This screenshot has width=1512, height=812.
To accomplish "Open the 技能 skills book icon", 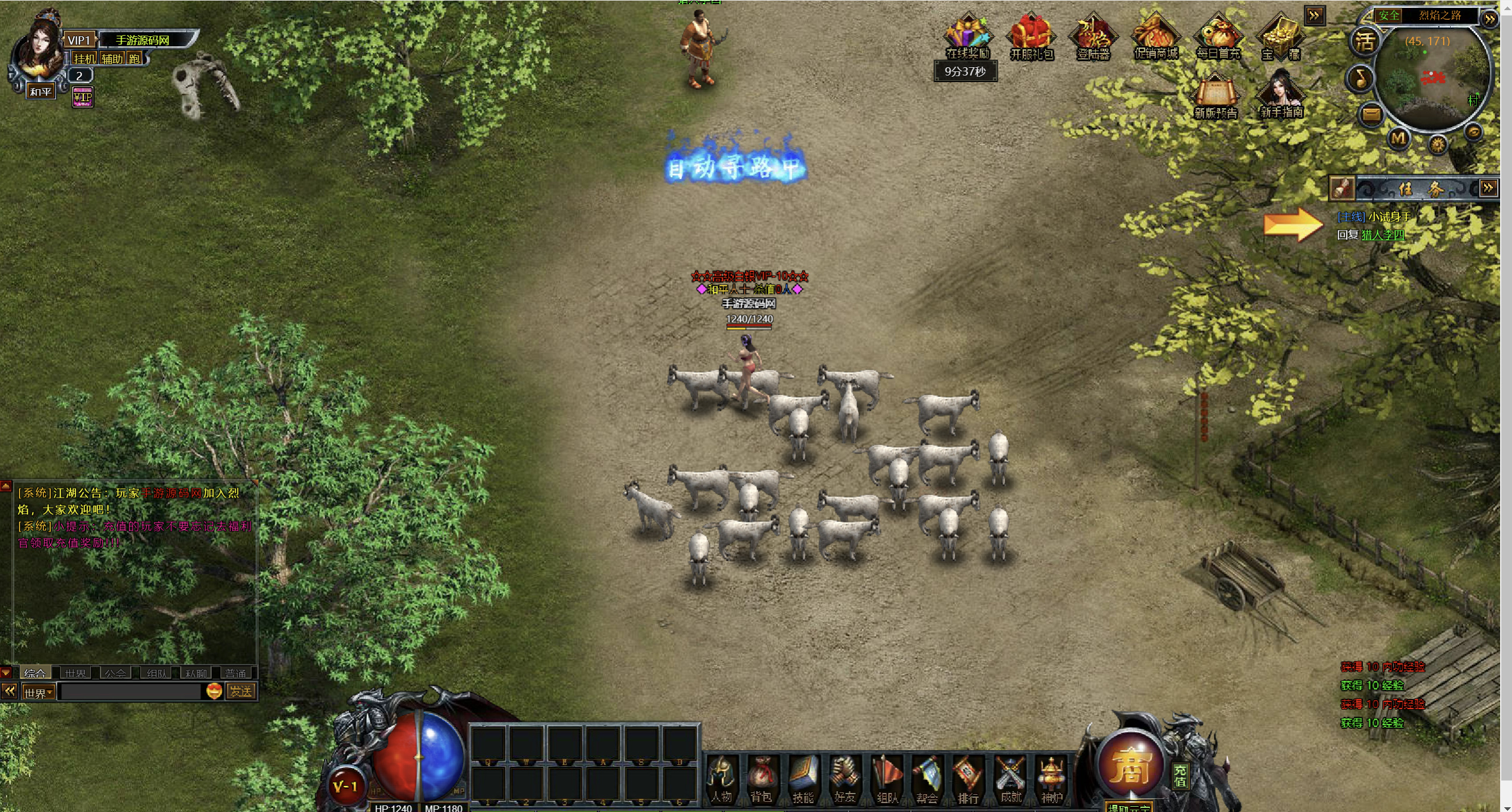I will point(802,778).
